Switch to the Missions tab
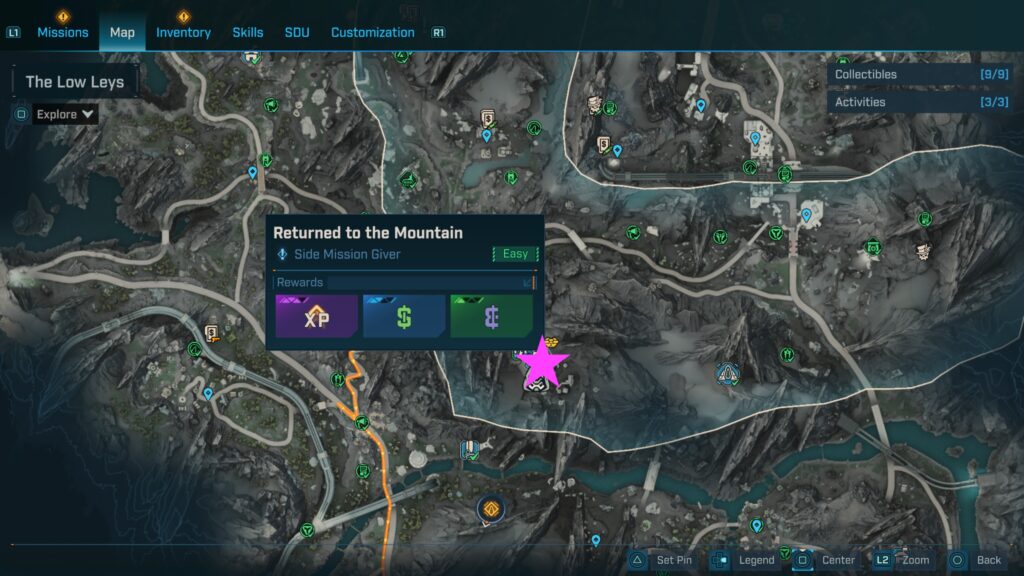This screenshot has height=576, width=1024. [63, 32]
